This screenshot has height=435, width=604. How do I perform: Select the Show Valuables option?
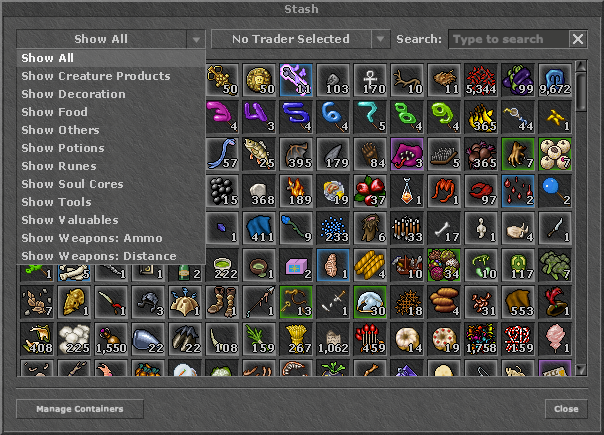(x=70, y=220)
